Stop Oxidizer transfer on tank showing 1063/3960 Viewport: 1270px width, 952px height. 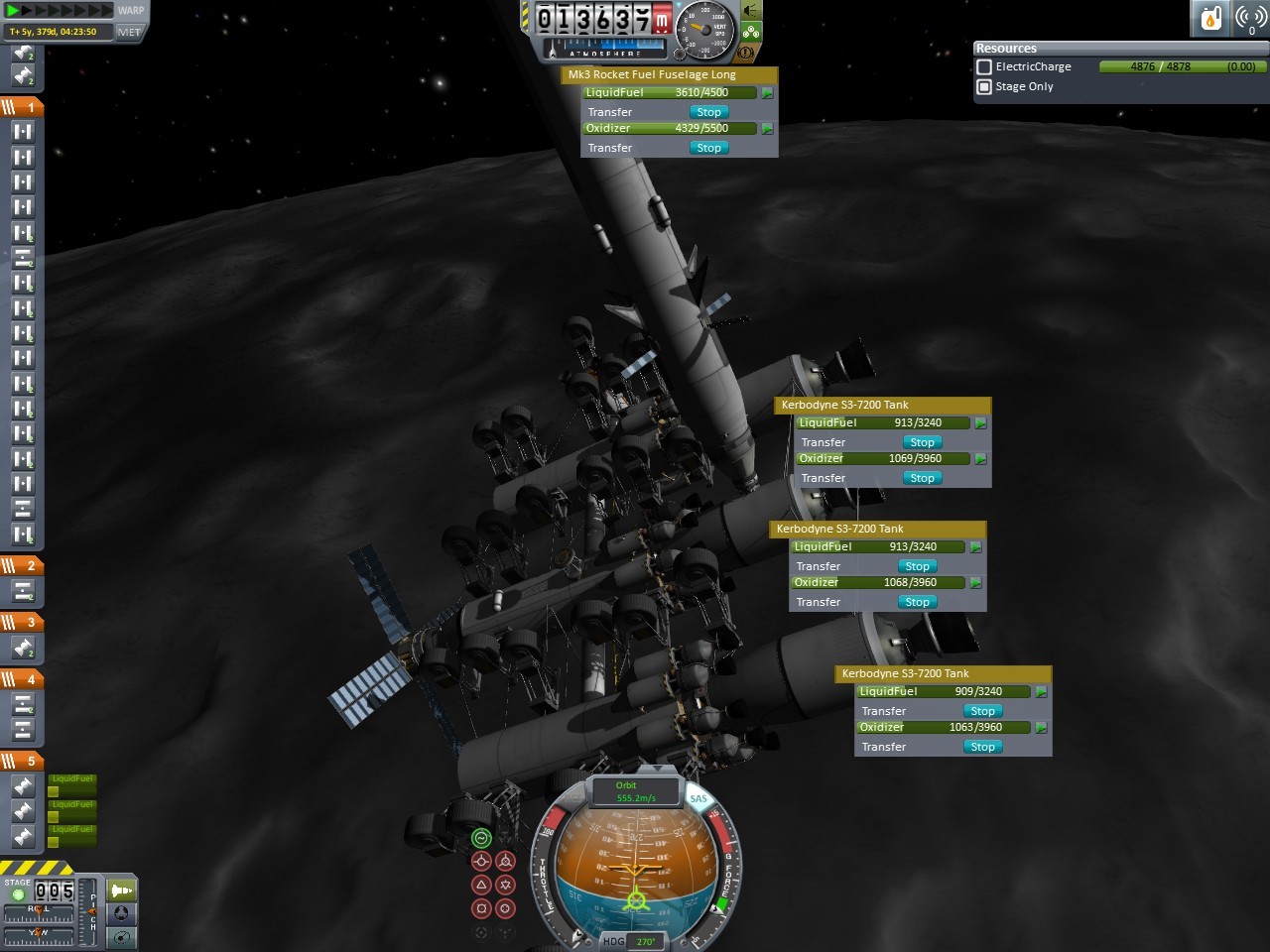982,747
